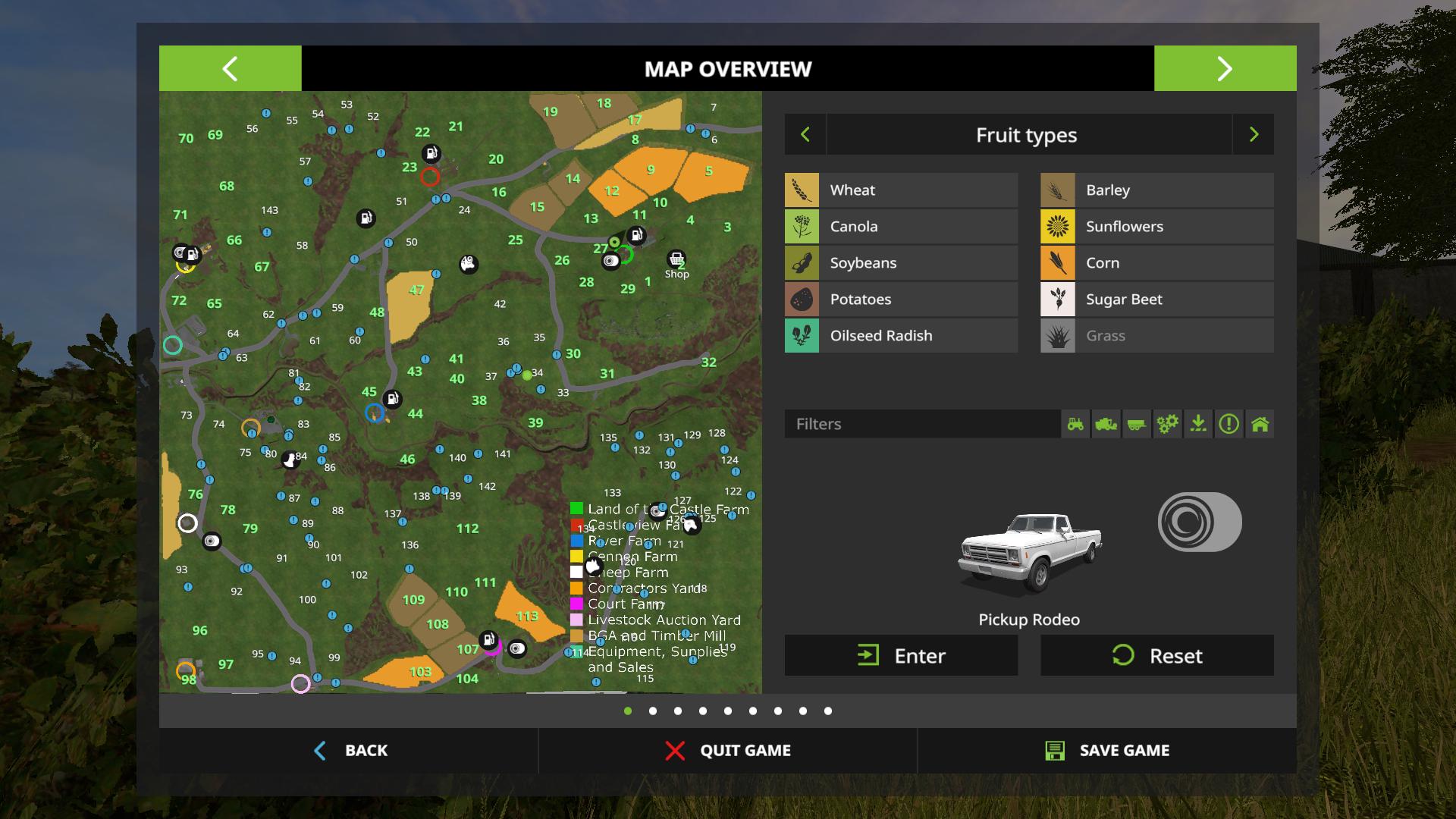The height and width of the screenshot is (819, 1456).
Task: Toggle the tractor vehicles map filter
Action: click(1075, 424)
